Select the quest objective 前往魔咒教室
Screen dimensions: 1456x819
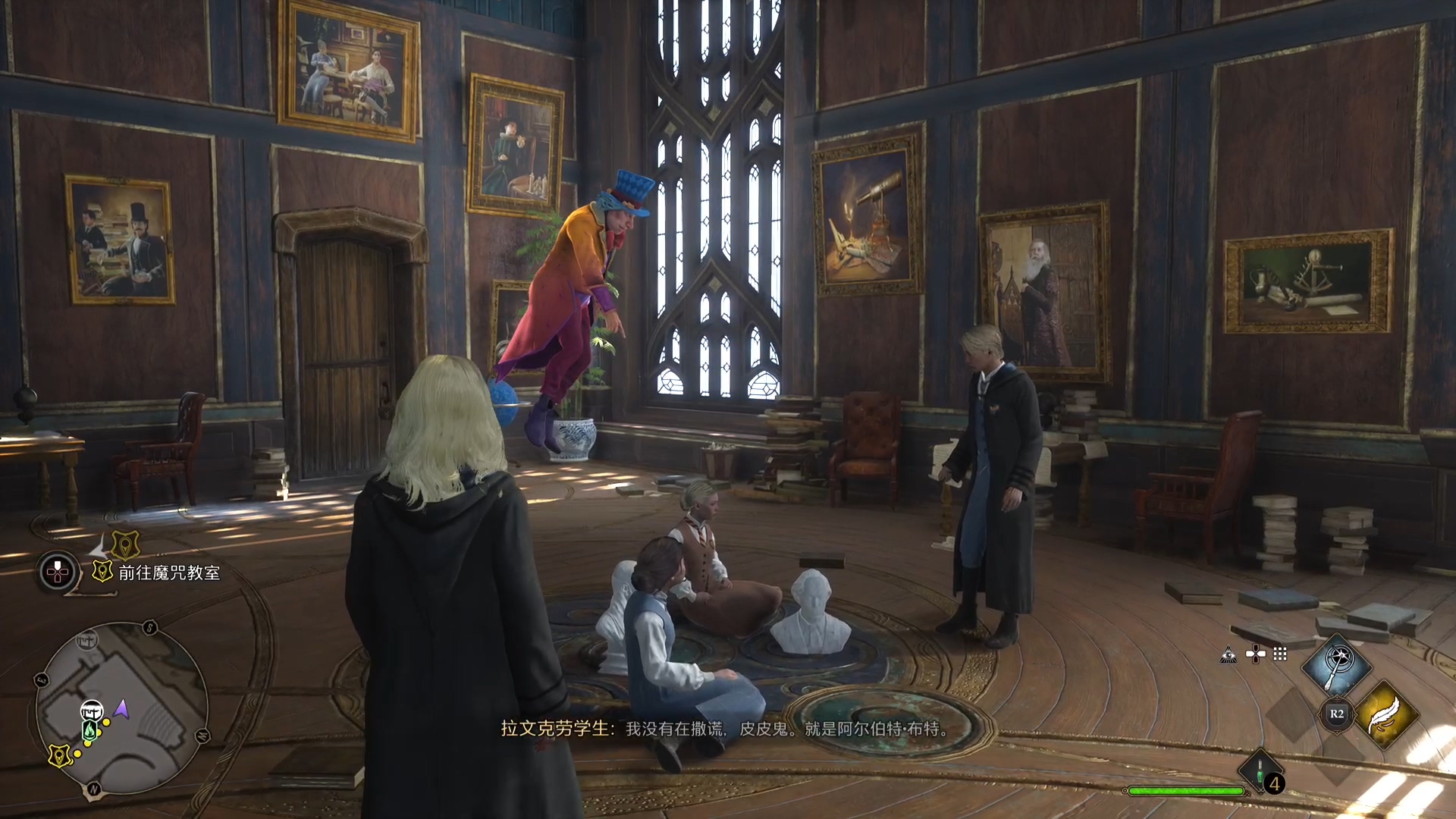coord(168,573)
